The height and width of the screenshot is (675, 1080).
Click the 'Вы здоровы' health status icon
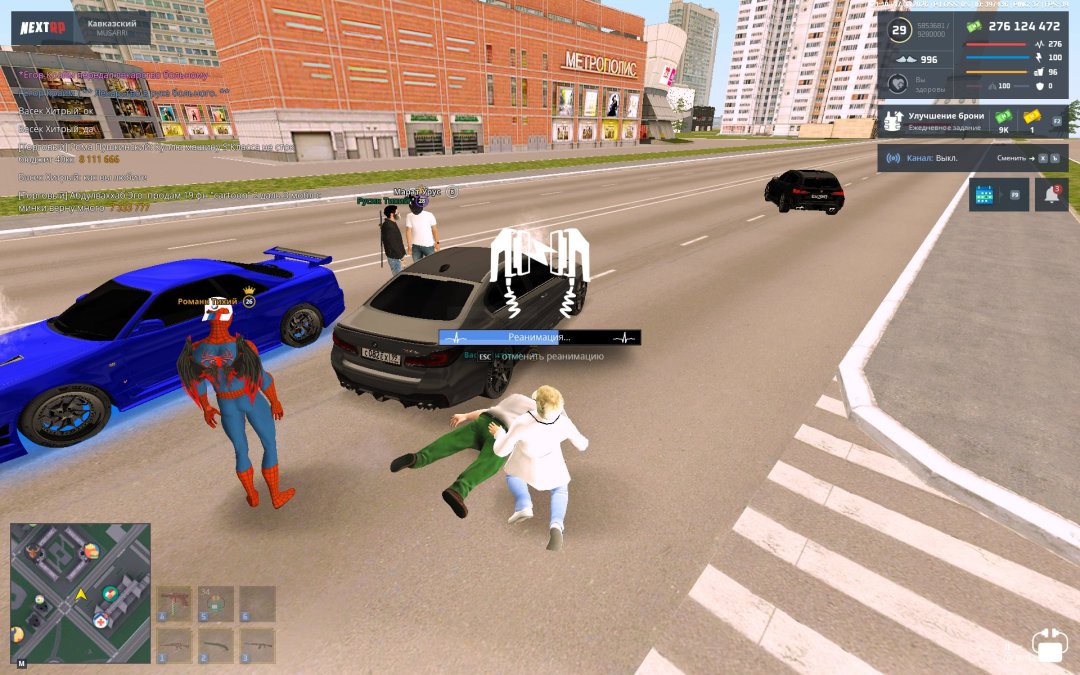899,86
